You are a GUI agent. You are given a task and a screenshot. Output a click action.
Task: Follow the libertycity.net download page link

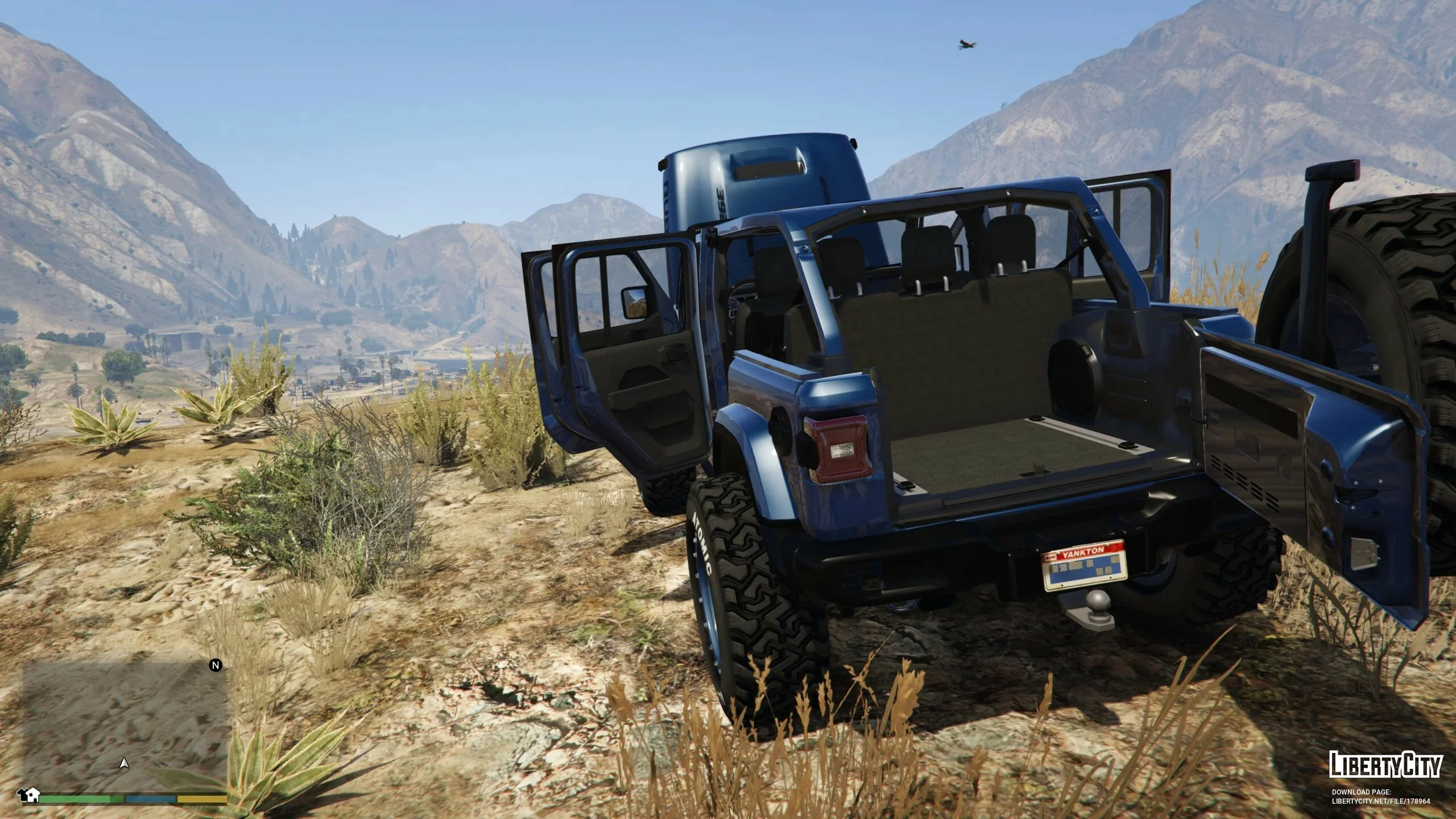[x=1381, y=801]
